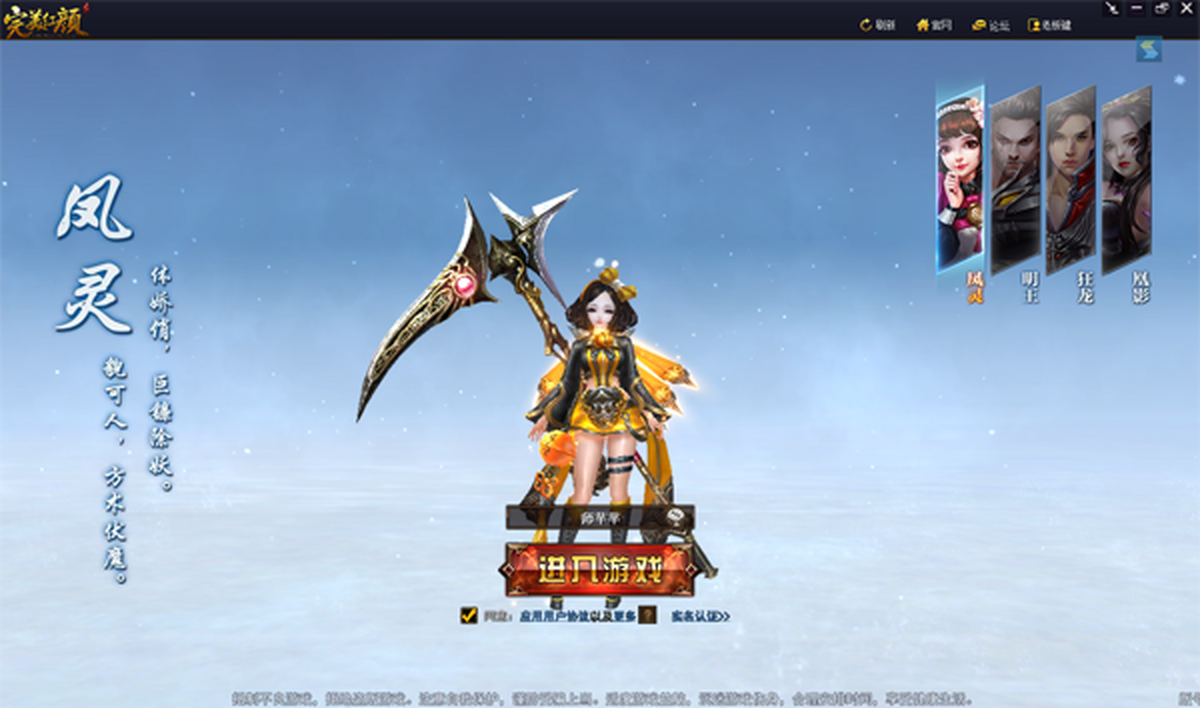
Task: Choose the 明王 character portrait
Action: [x=1015, y=178]
